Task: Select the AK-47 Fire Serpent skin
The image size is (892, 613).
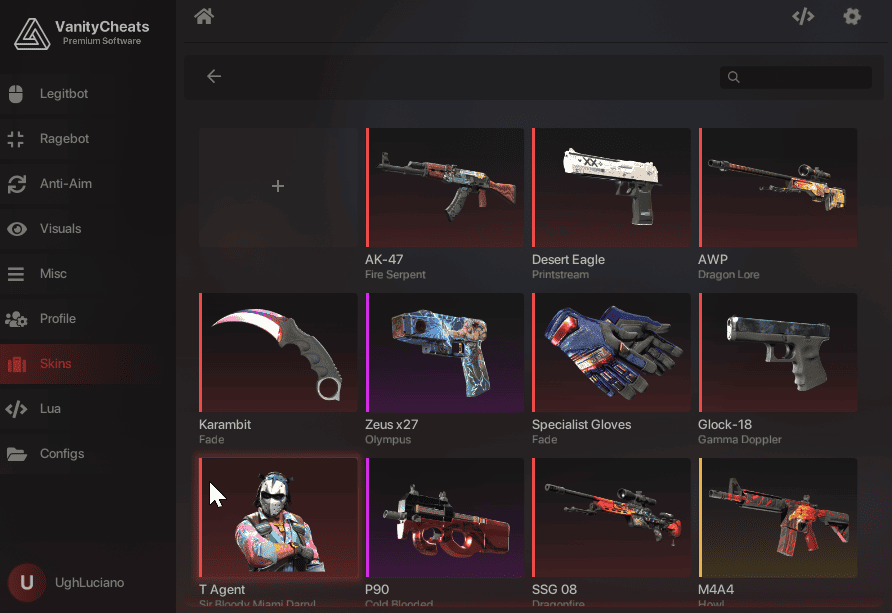Action: 445,187
